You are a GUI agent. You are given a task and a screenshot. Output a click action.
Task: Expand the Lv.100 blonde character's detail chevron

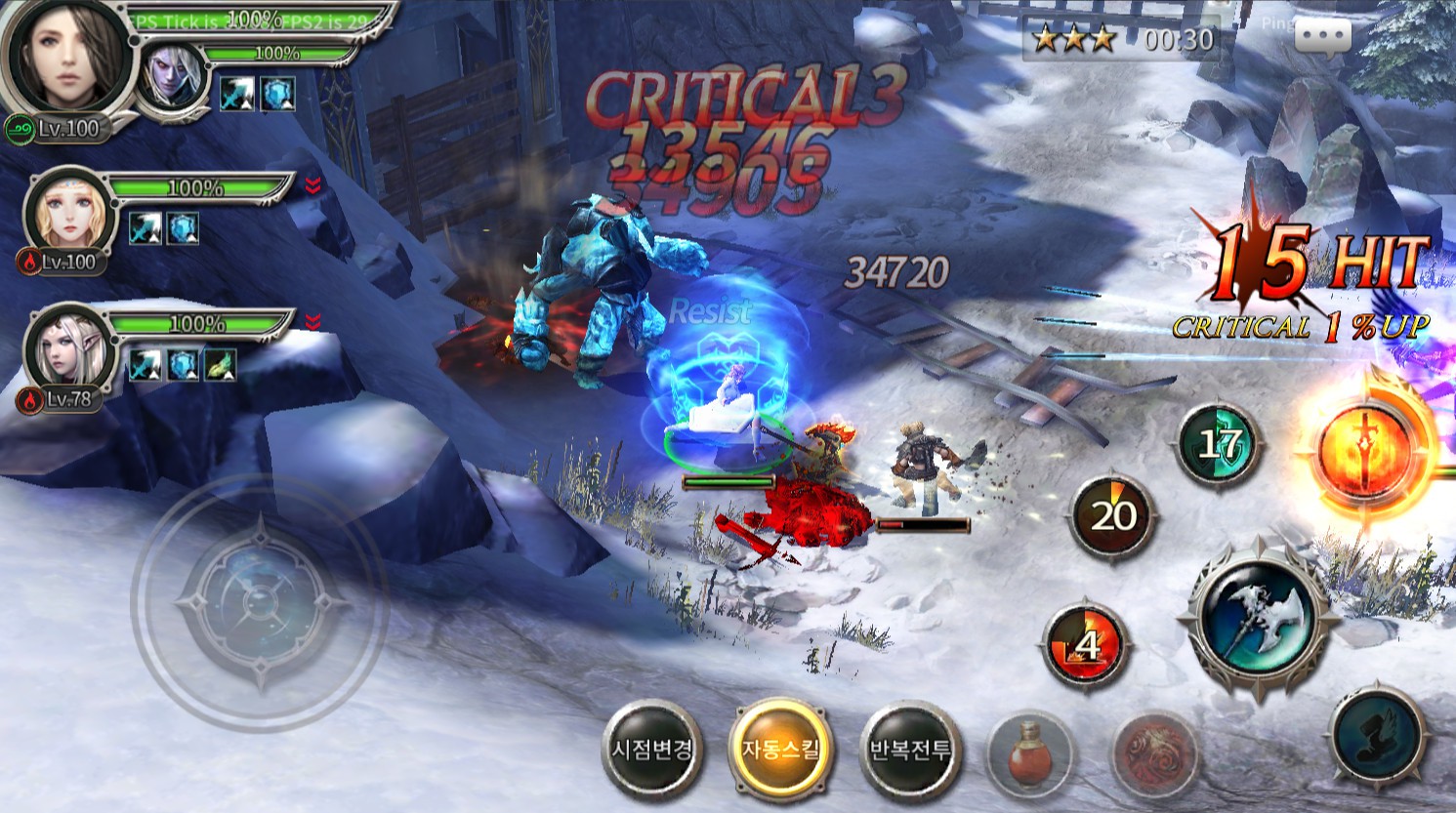[x=312, y=182]
